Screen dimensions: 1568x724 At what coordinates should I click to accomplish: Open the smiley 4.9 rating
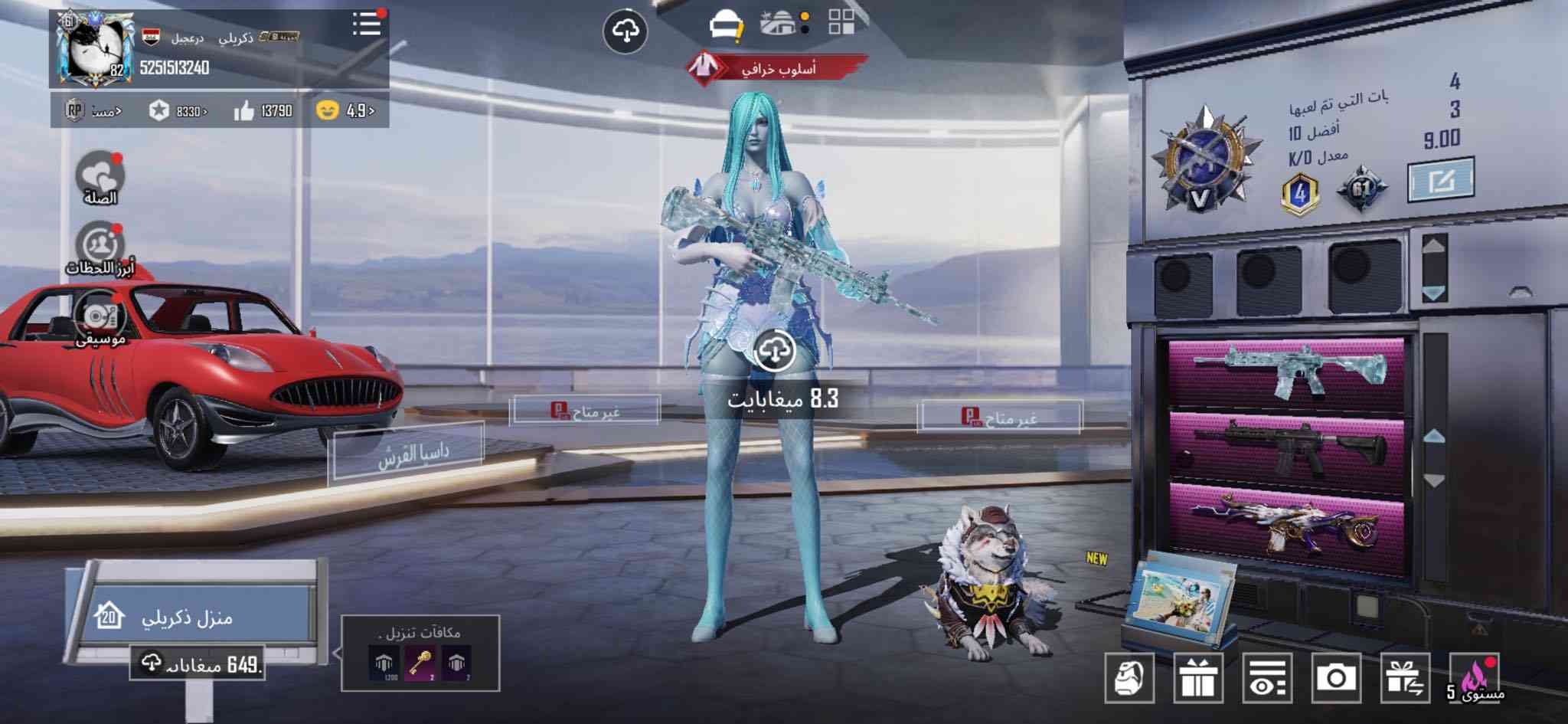[345, 111]
